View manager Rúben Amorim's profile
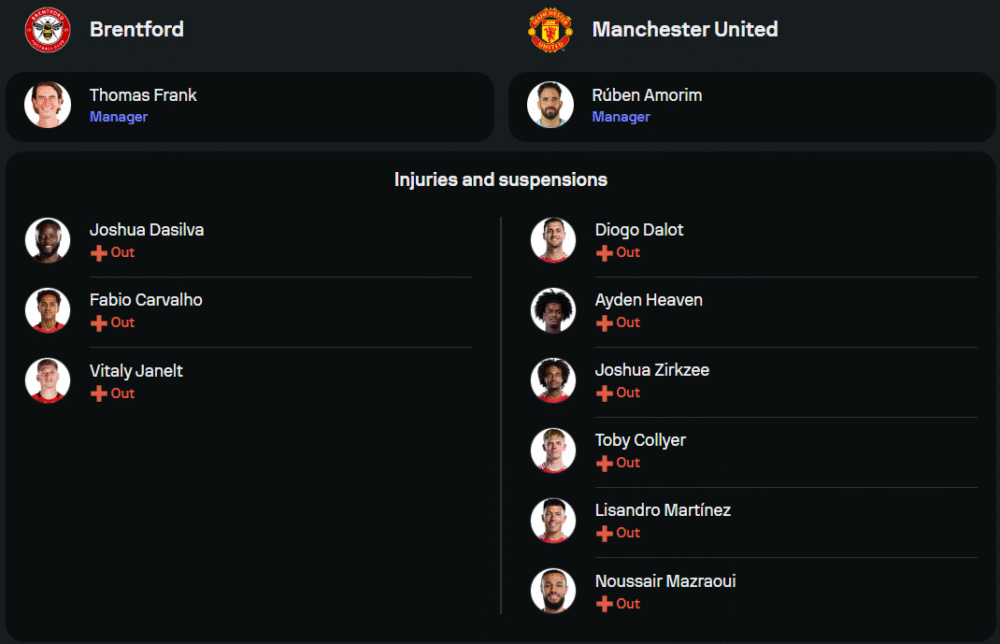Image resolution: width=1000 pixels, height=644 pixels. [x=646, y=96]
